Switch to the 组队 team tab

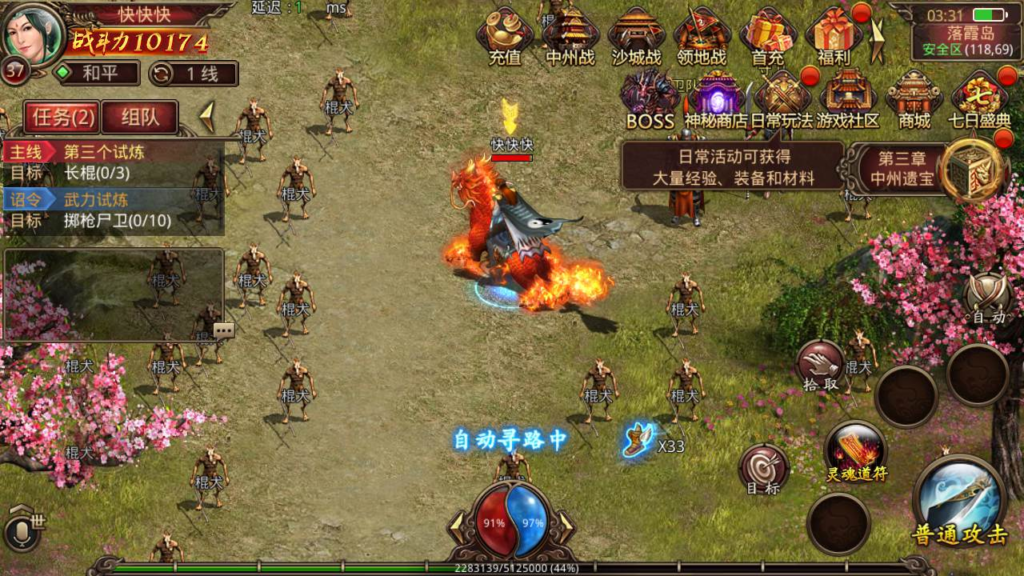pyautogui.click(x=139, y=117)
